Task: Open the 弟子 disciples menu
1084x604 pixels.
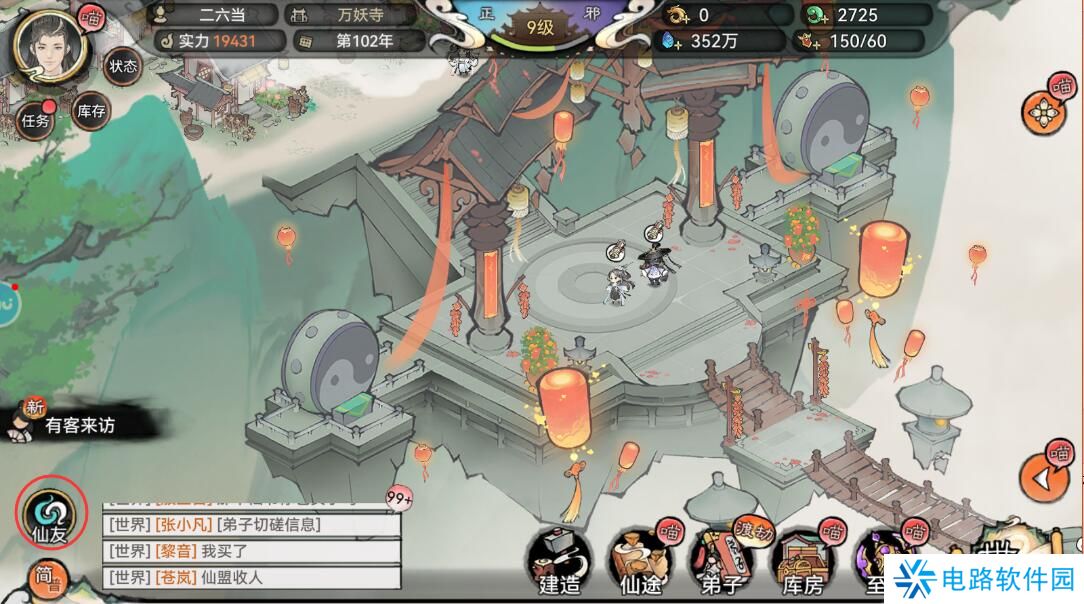Action: click(x=722, y=560)
